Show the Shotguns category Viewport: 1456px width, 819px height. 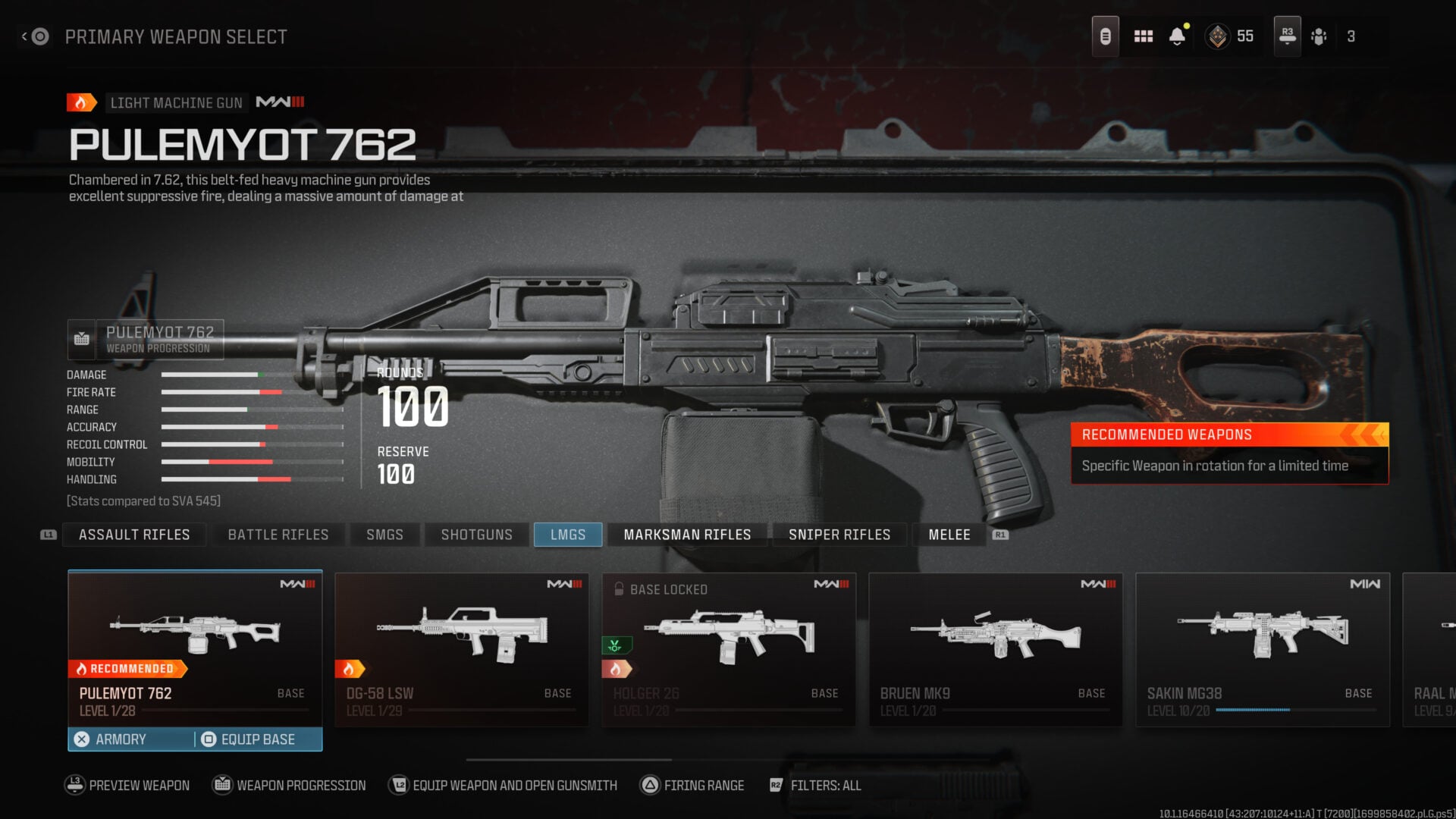tap(476, 535)
